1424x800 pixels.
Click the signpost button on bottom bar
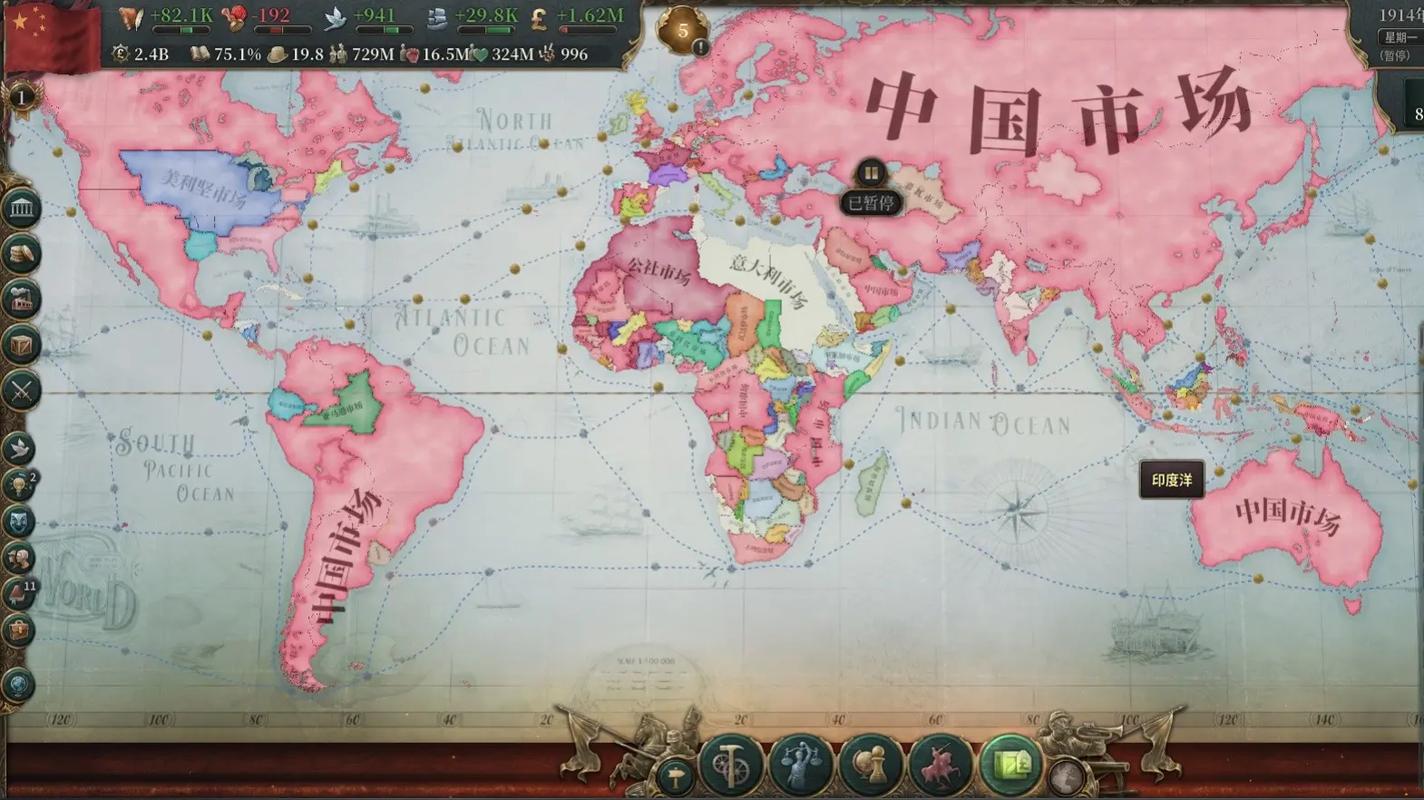[676, 777]
